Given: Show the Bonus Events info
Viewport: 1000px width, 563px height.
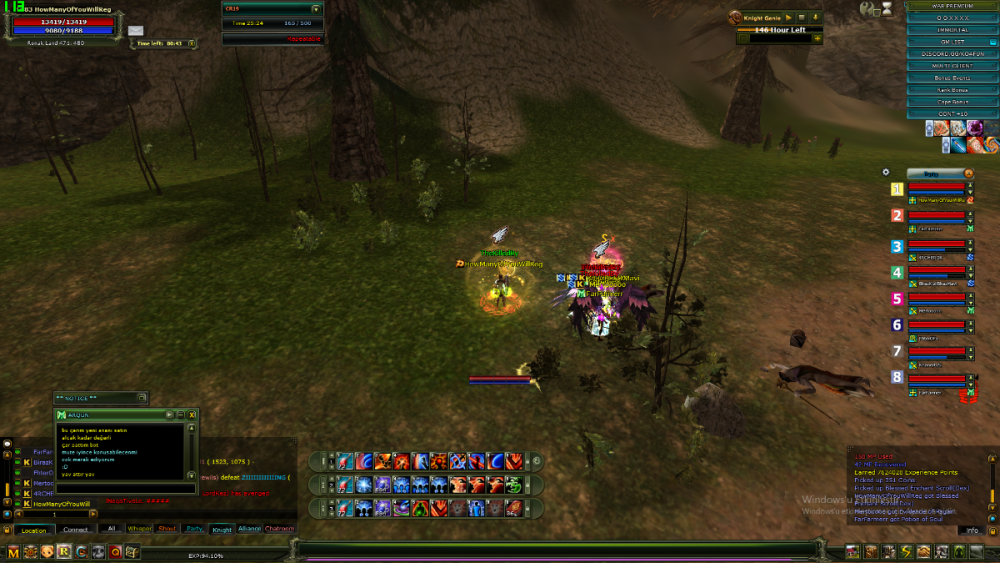Looking at the screenshot, I should (x=952, y=78).
